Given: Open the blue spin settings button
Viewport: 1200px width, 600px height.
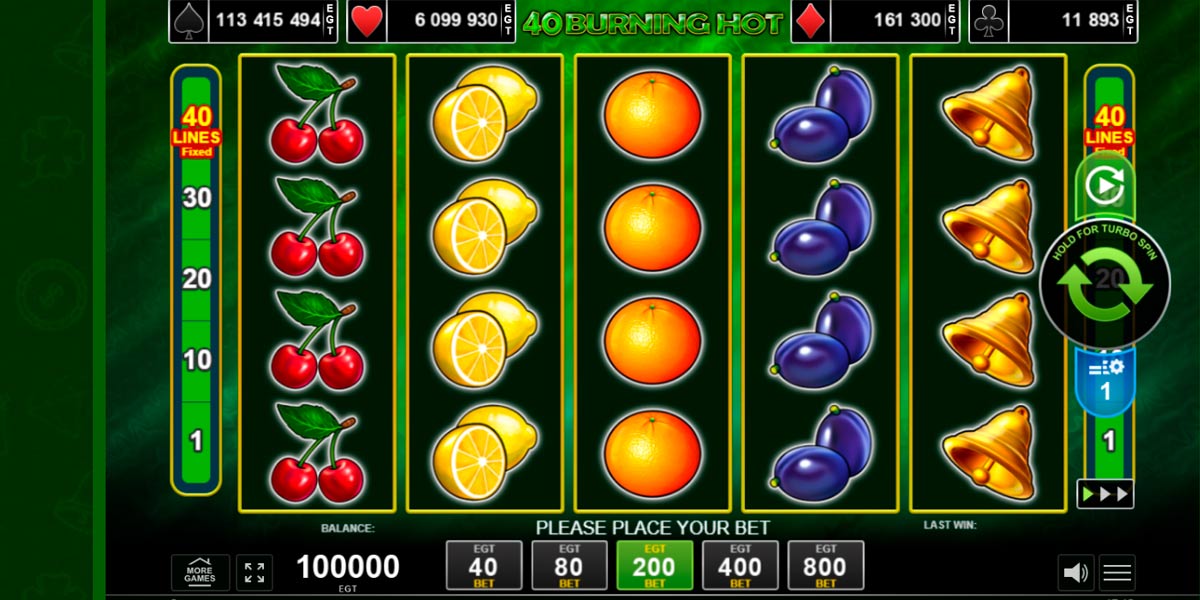Looking at the screenshot, I should tap(1105, 380).
